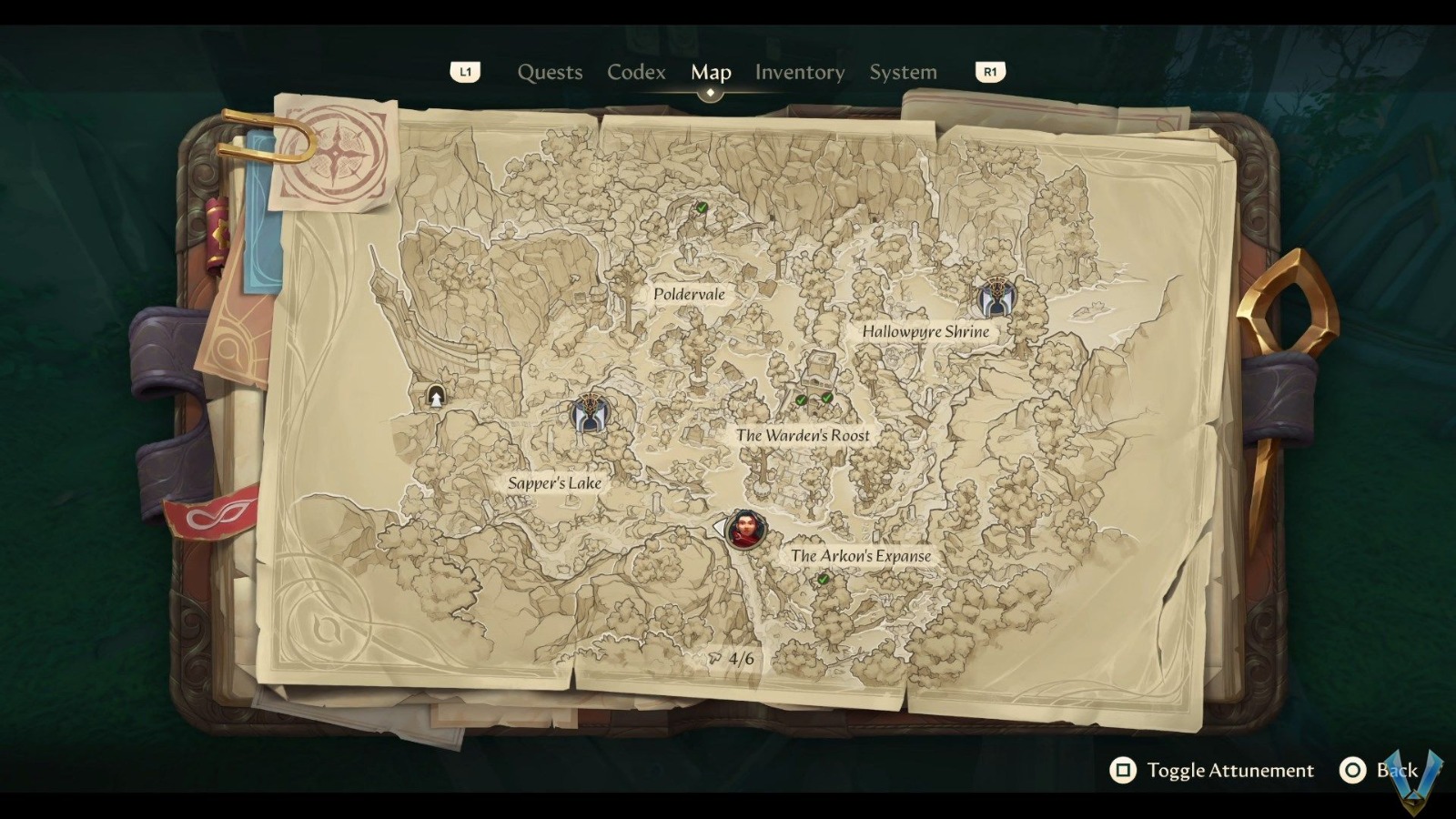Click the left green checkmark above The Warden's Roost
The image size is (1456, 819).
pos(799,398)
